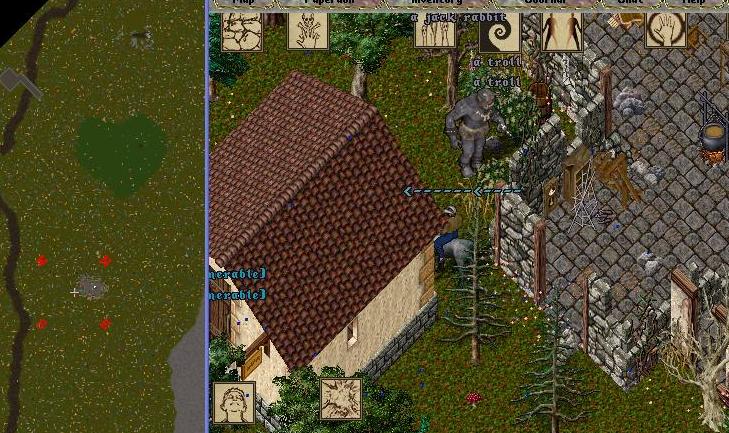Open the Journal from the top bar
This screenshot has height=433, width=729.
coord(545,3)
